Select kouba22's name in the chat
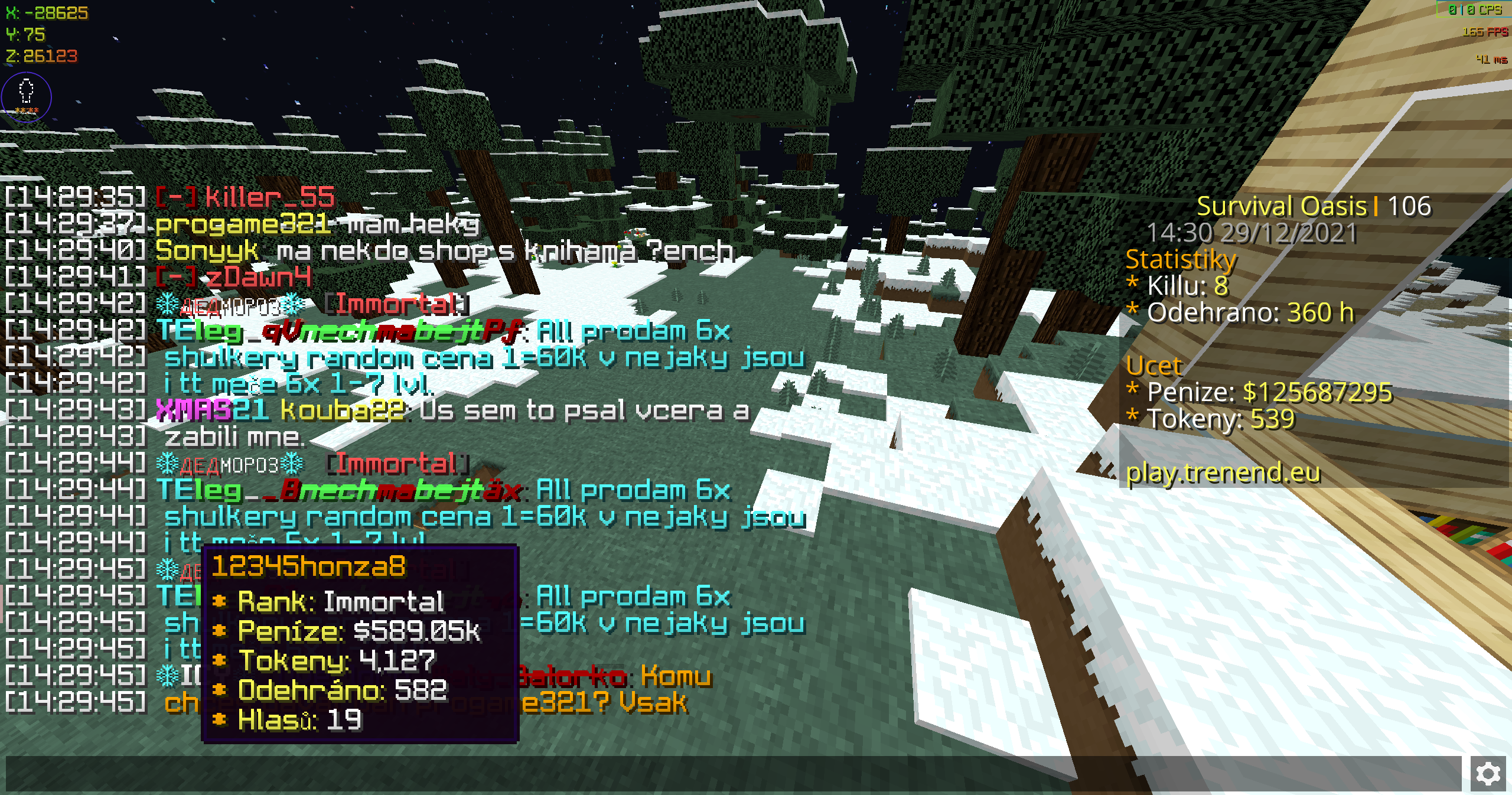Viewport: 1512px width, 795px height. tap(343, 410)
